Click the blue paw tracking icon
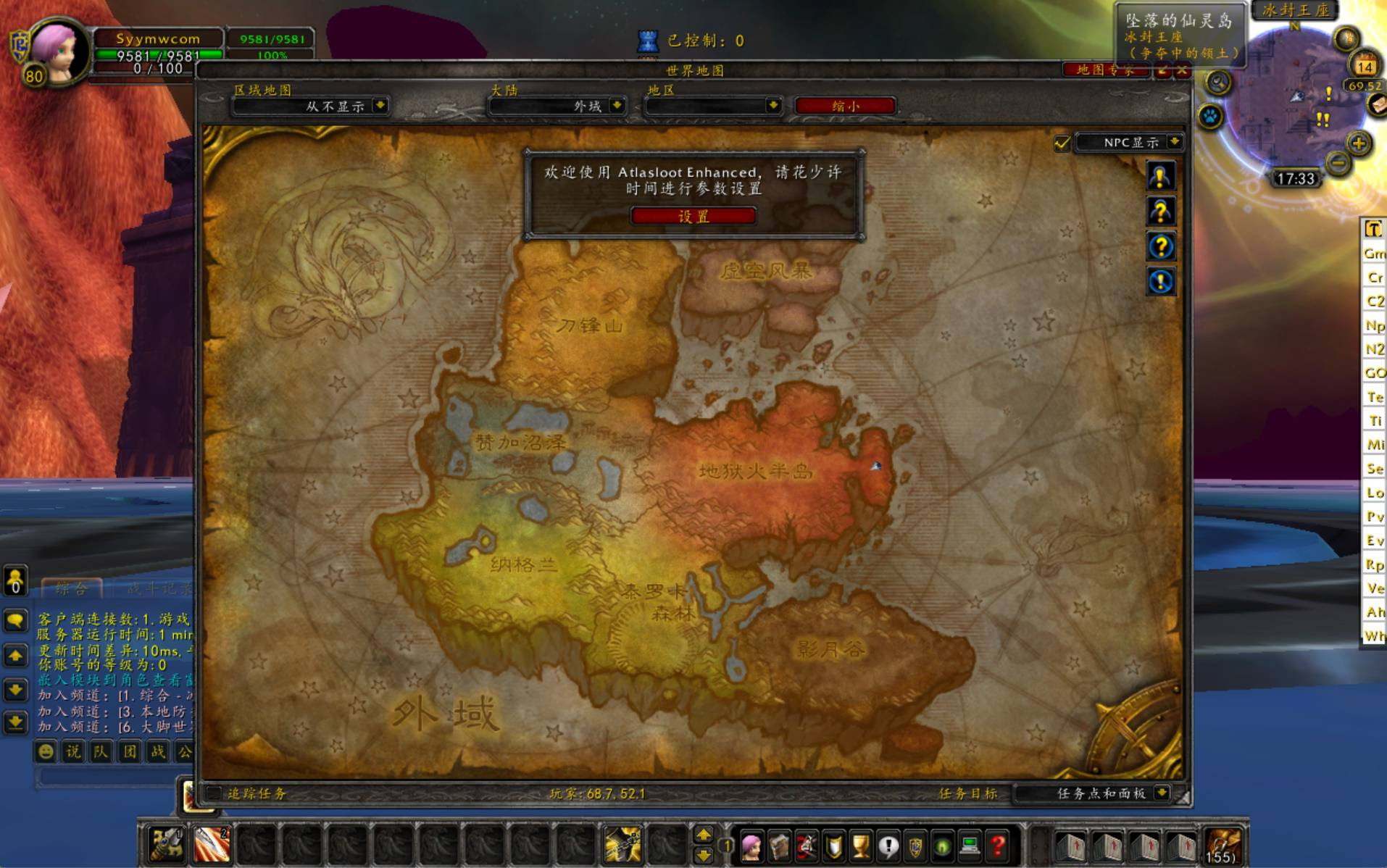This screenshot has height=868, width=1387. [x=1210, y=116]
